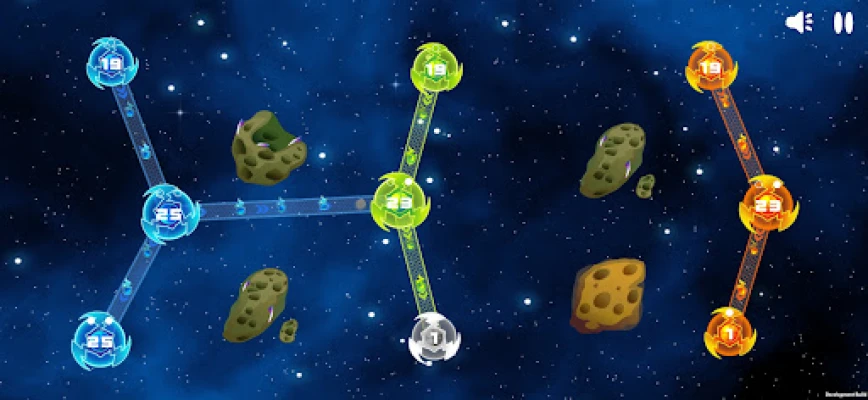Select the green node numbered 19
This screenshot has height=400, width=868.
(436, 68)
